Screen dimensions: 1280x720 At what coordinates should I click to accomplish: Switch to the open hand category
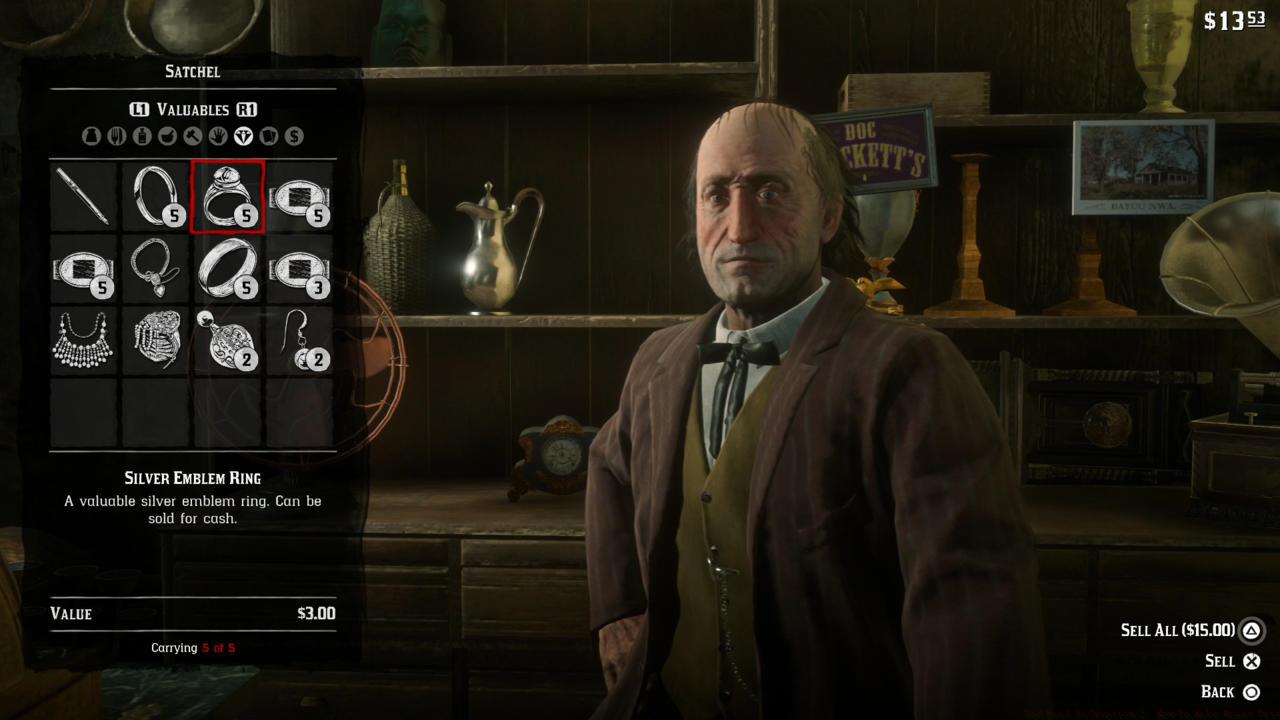pos(218,136)
